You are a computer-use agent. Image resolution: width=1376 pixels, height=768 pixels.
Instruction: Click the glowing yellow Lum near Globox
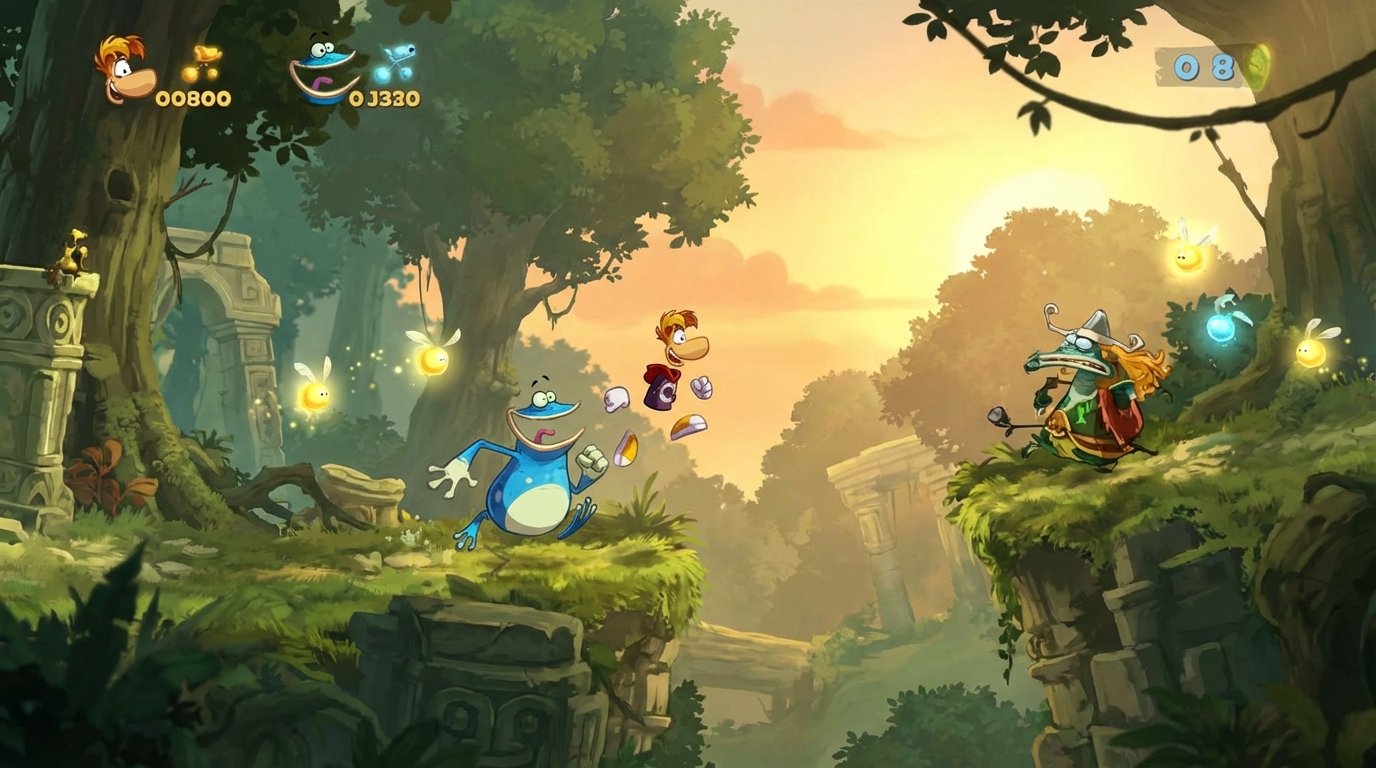click(x=435, y=358)
